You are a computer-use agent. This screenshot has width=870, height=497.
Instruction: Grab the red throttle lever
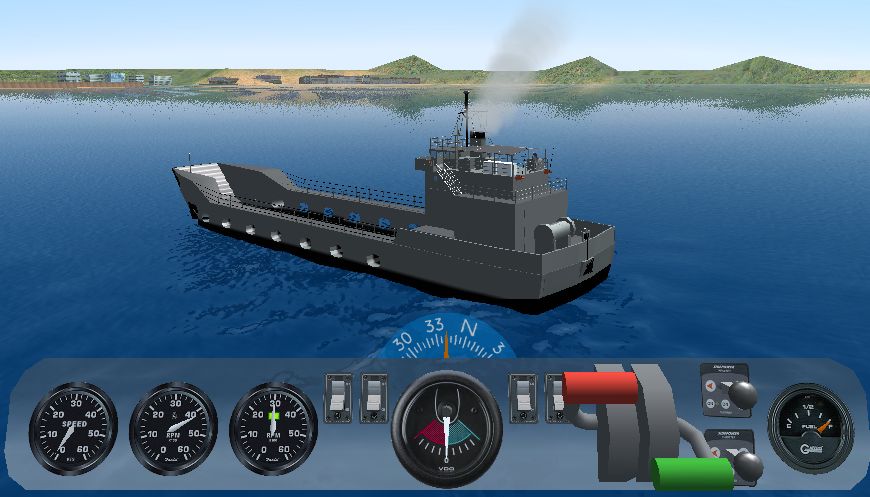click(x=600, y=387)
